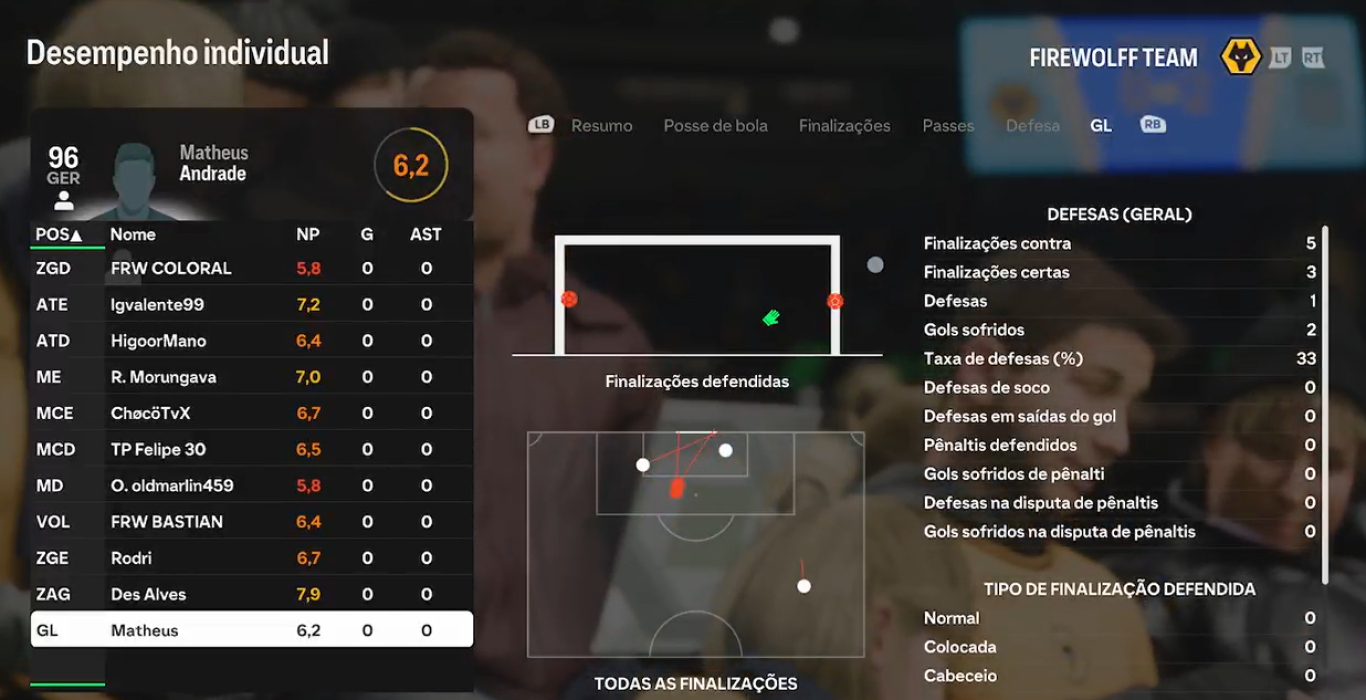Sort the list by POS column
The height and width of the screenshot is (700, 1366).
pos(58,234)
